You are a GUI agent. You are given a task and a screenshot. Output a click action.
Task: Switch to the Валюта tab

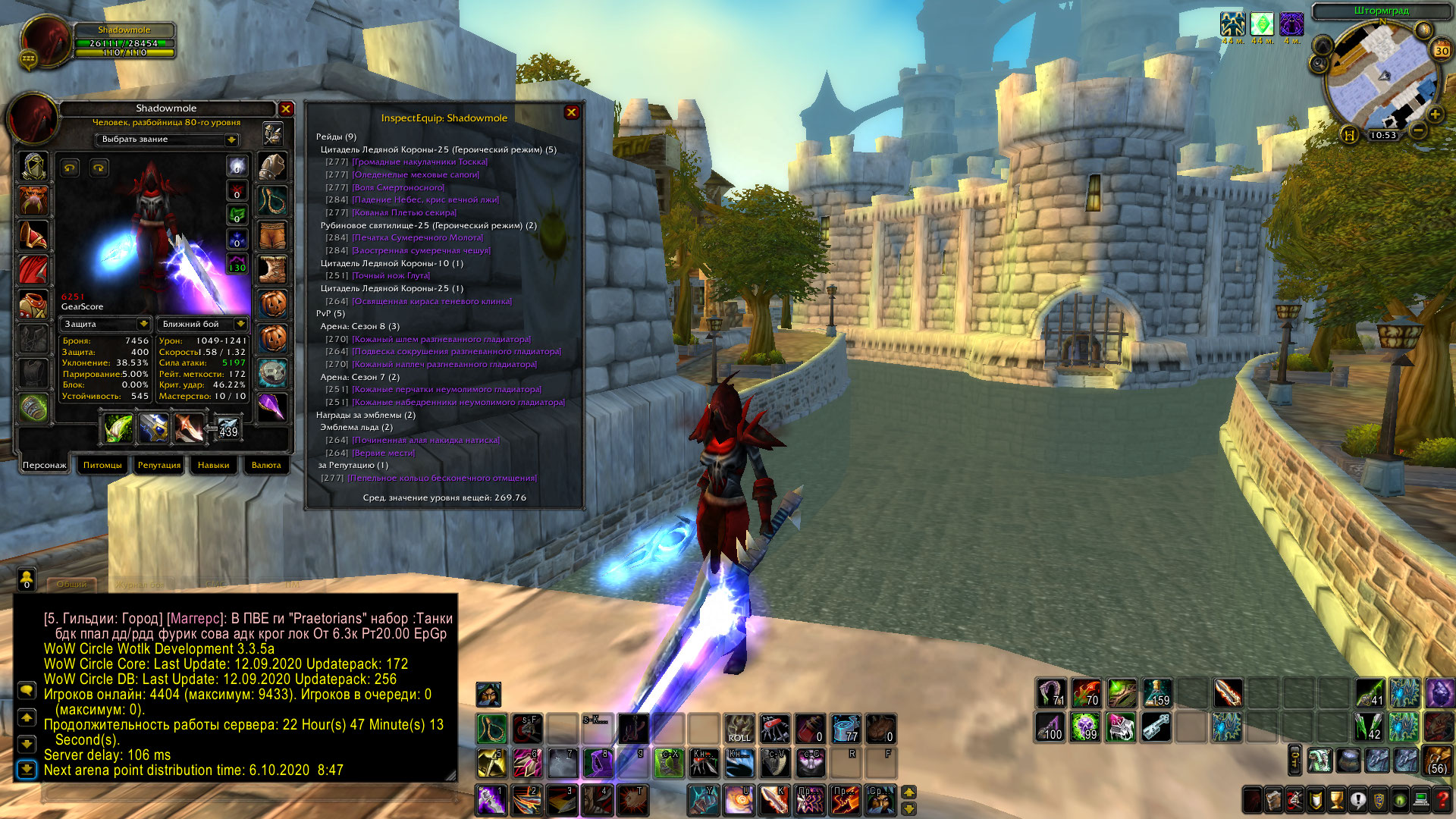coord(266,465)
